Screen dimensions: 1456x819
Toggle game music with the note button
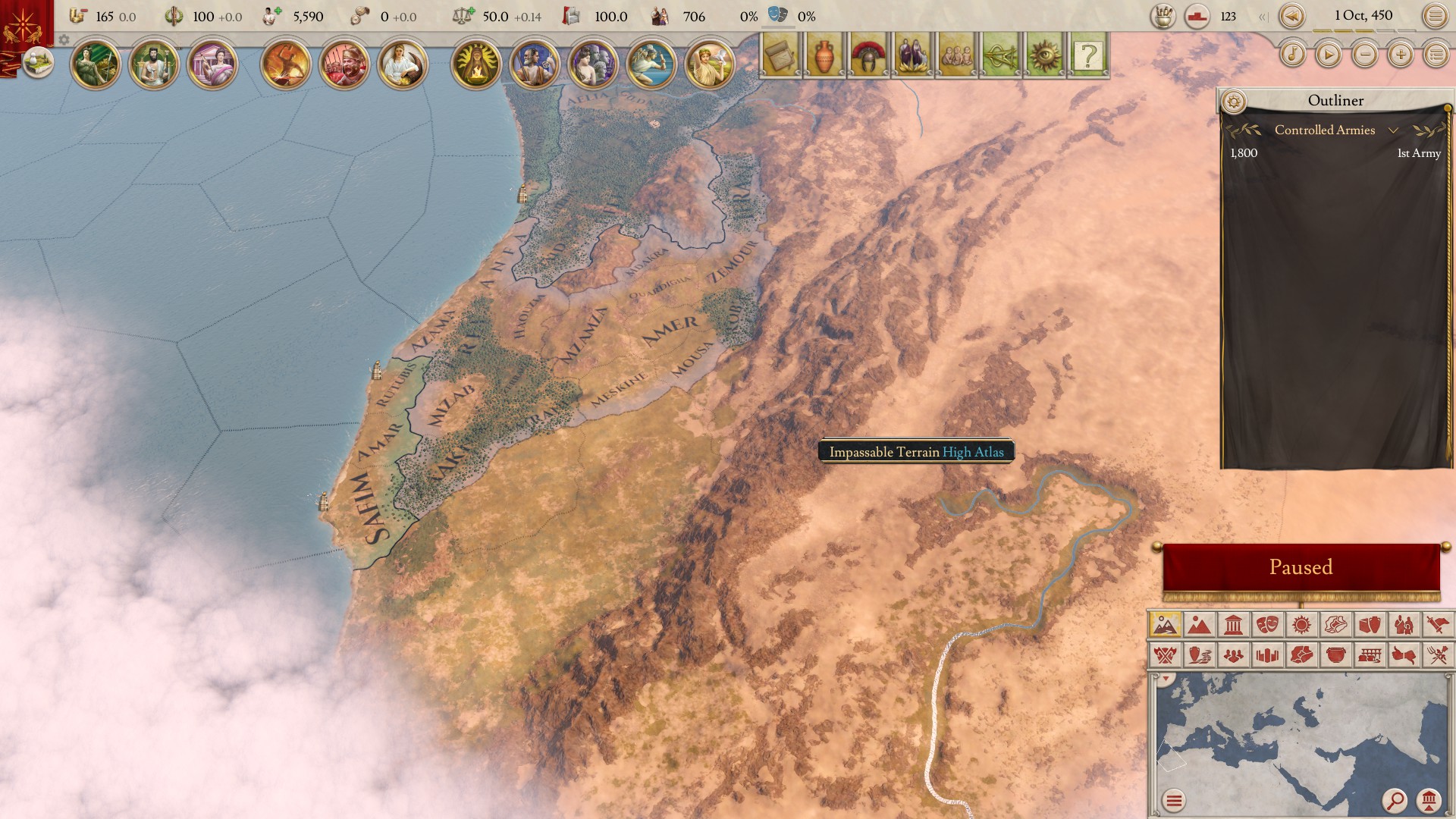click(x=1294, y=54)
